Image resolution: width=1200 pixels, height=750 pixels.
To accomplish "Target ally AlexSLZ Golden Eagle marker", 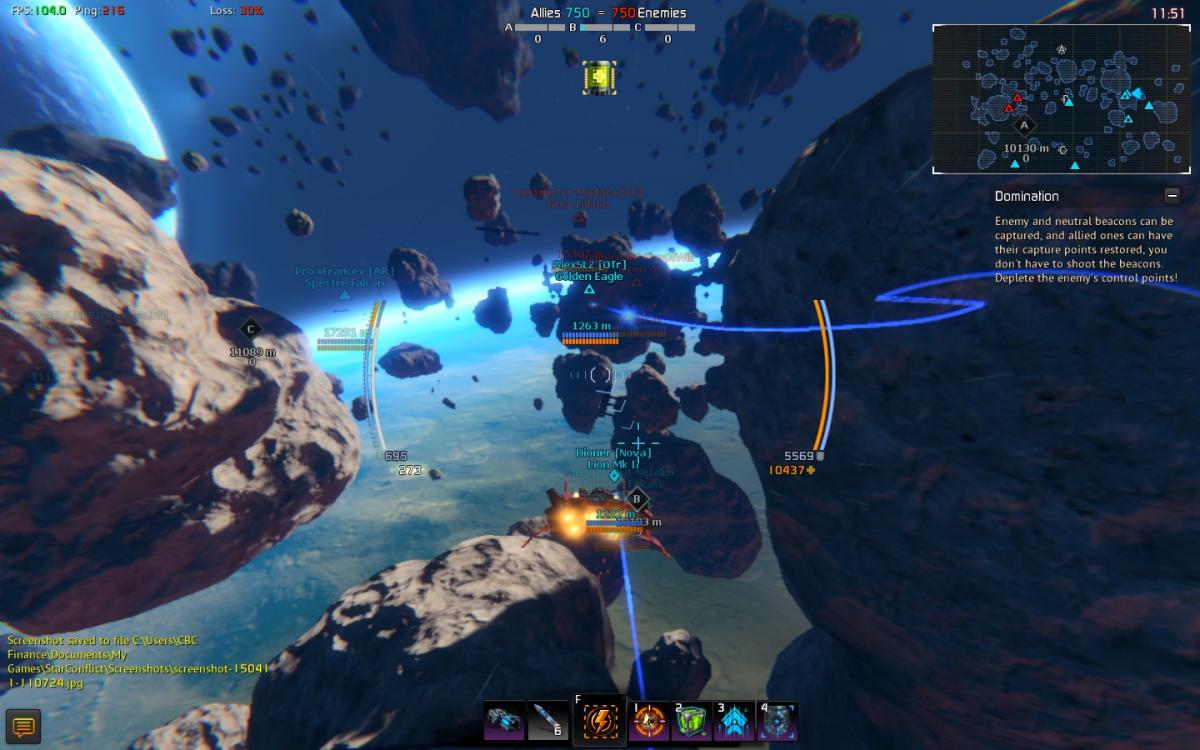I will [589, 289].
